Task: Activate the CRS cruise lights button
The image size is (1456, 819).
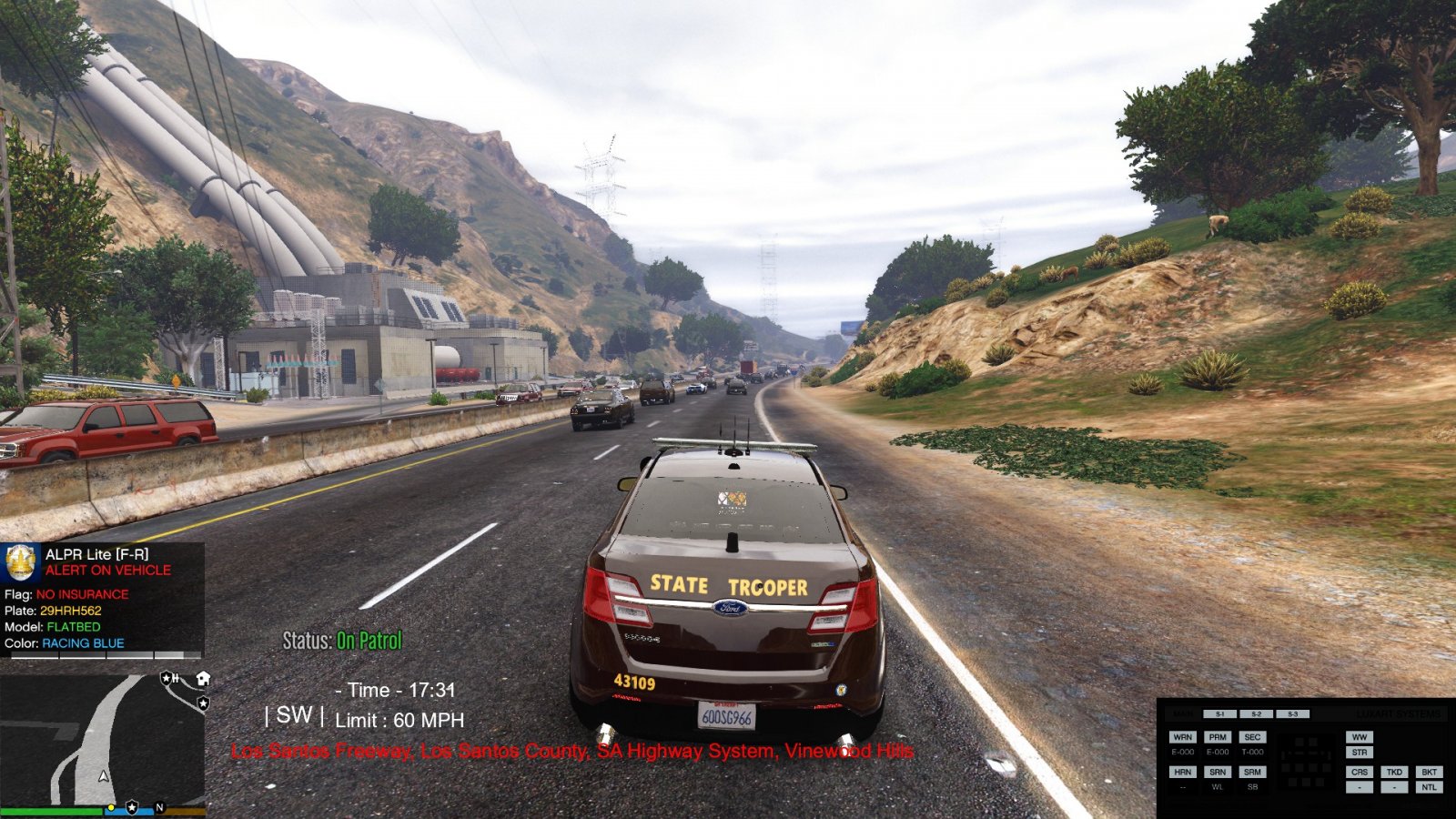Action: [1360, 772]
